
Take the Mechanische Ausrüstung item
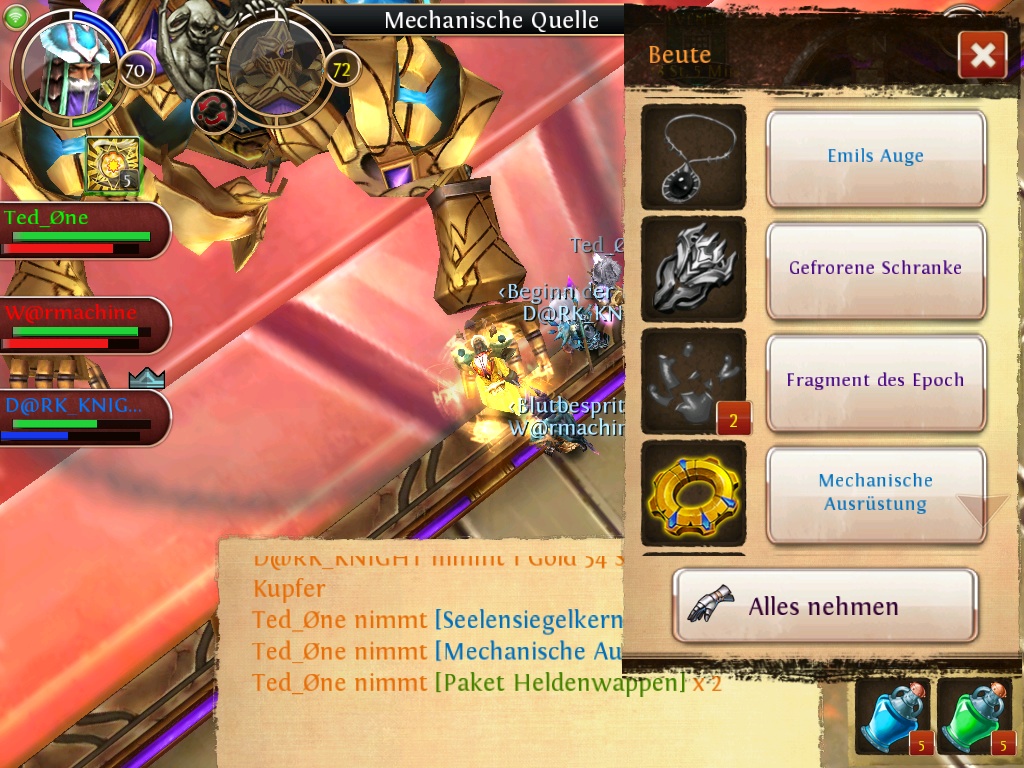[x=875, y=493]
